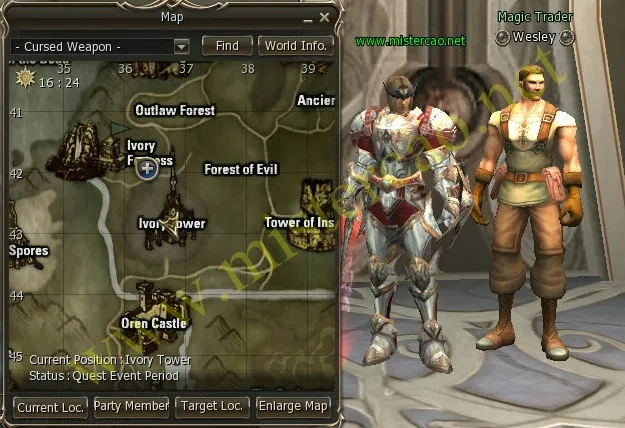Image resolution: width=625 pixels, height=428 pixels.
Task: Open World Info. panel
Action: 296,46
